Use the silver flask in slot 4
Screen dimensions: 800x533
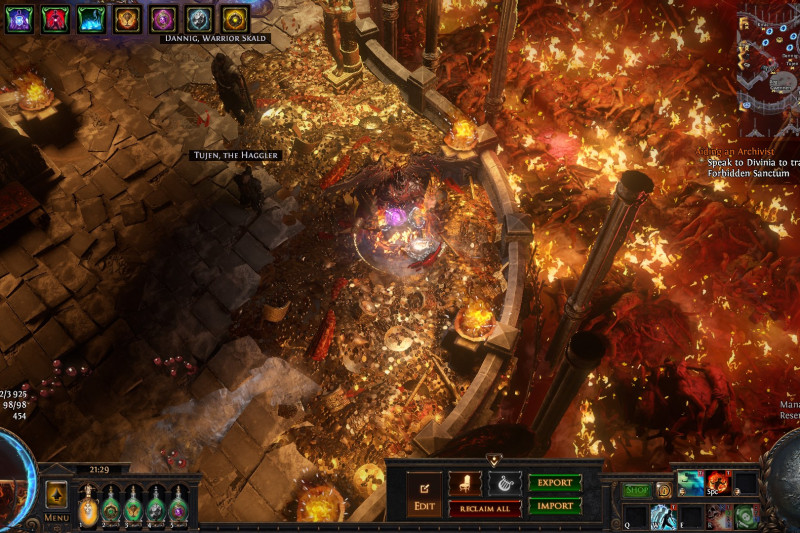(x=156, y=505)
